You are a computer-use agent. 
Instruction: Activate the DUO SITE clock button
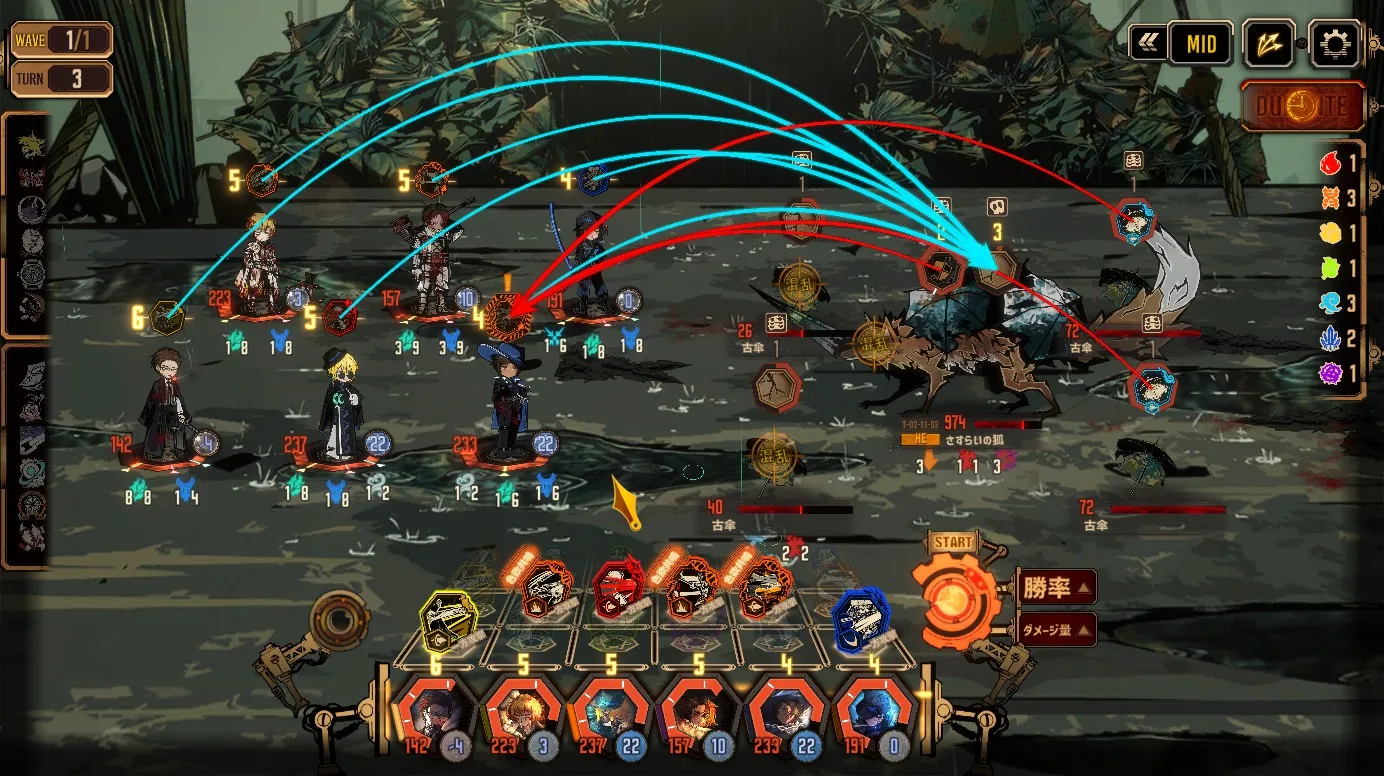(x=1304, y=106)
